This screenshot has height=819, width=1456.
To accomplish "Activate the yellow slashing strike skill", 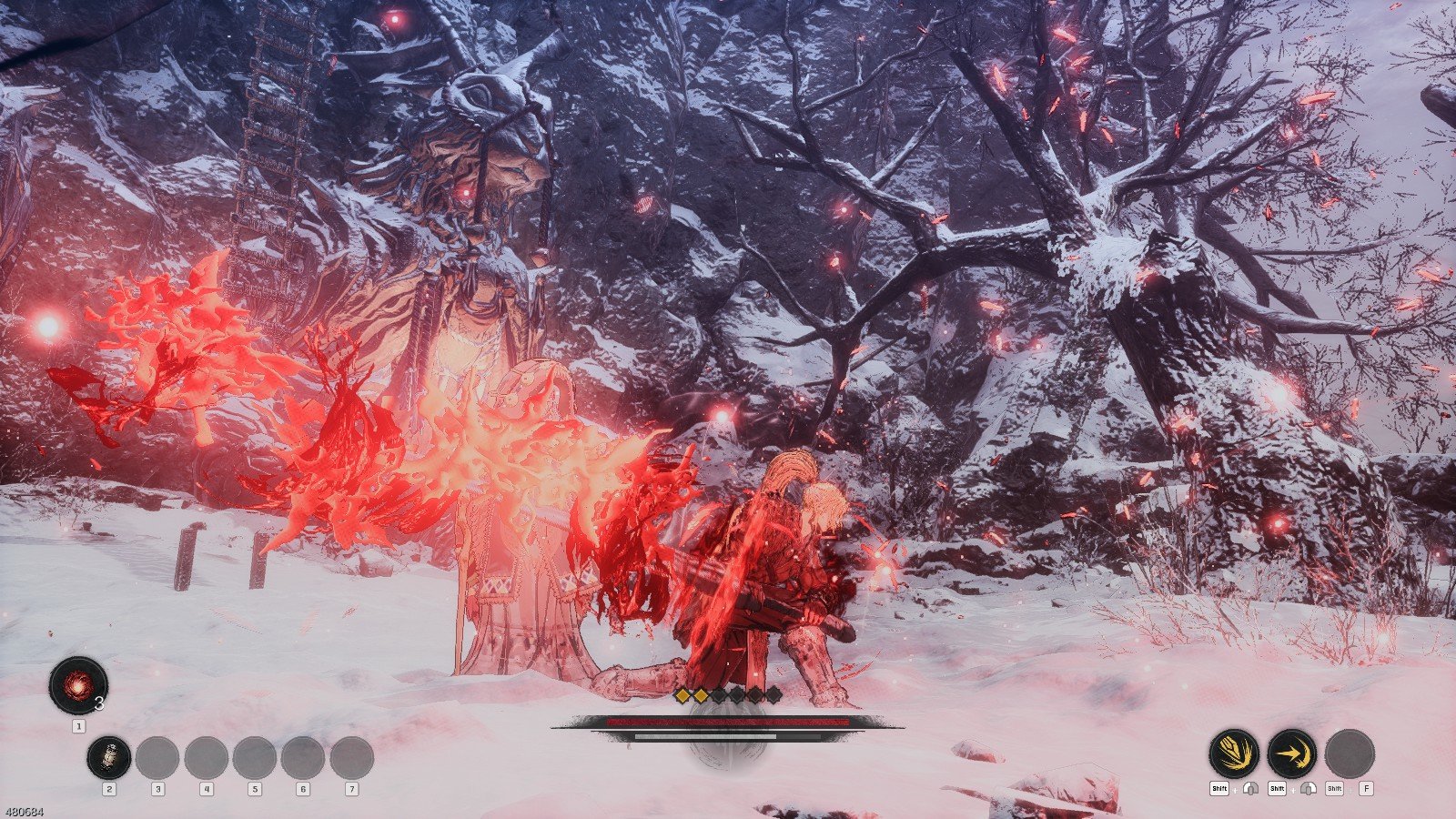I will pos(1233,753).
